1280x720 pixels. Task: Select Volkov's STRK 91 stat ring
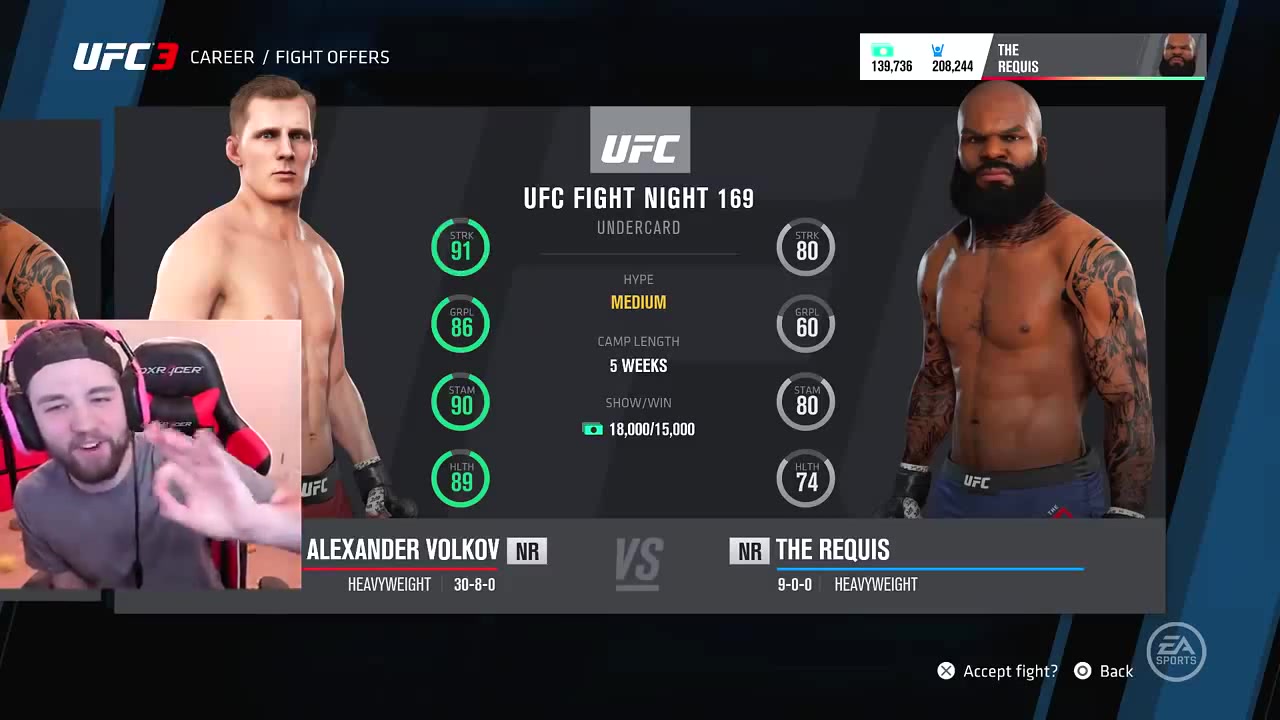pyautogui.click(x=460, y=247)
